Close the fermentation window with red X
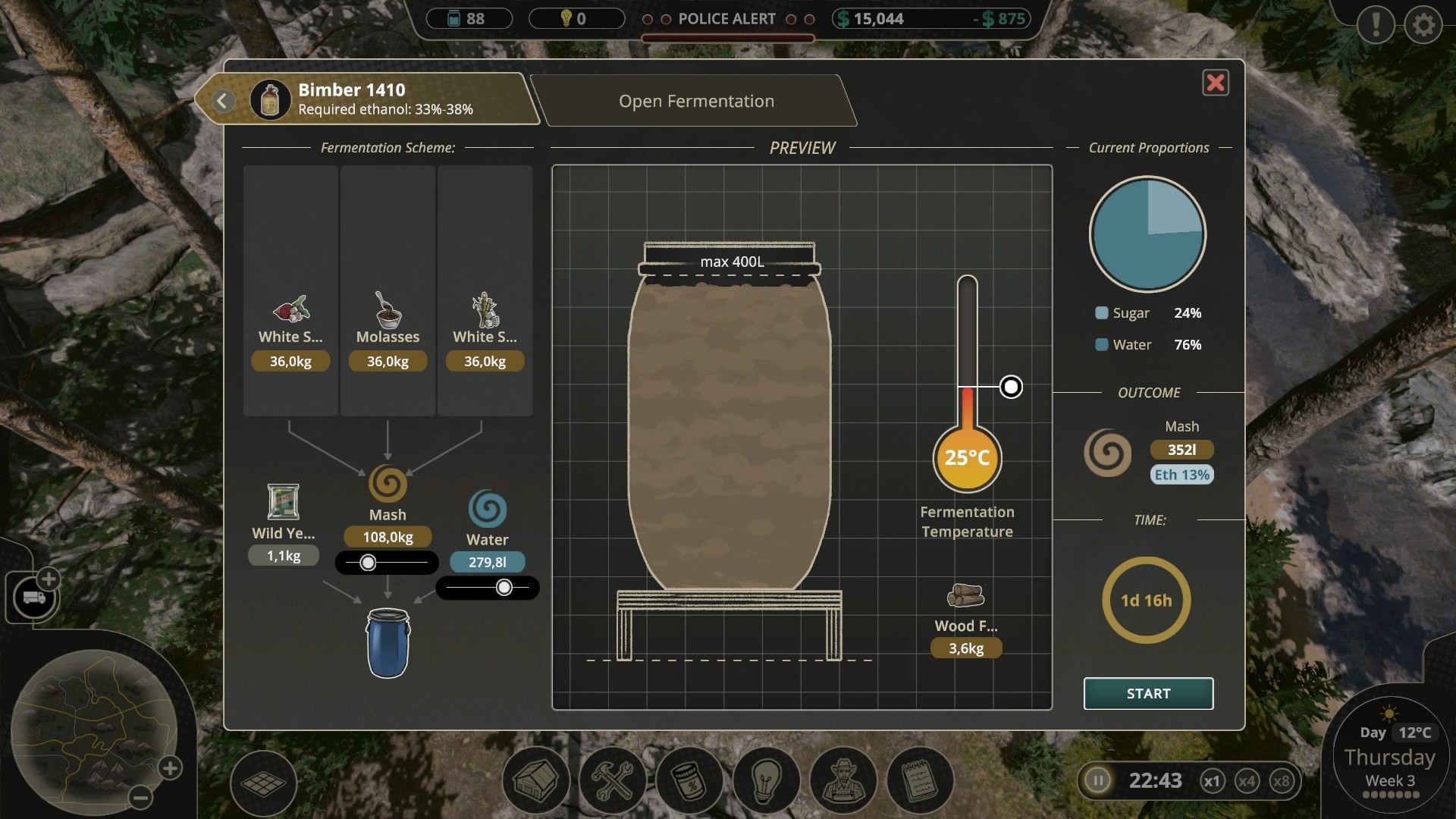The image size is (1456, 819). 1215,83
